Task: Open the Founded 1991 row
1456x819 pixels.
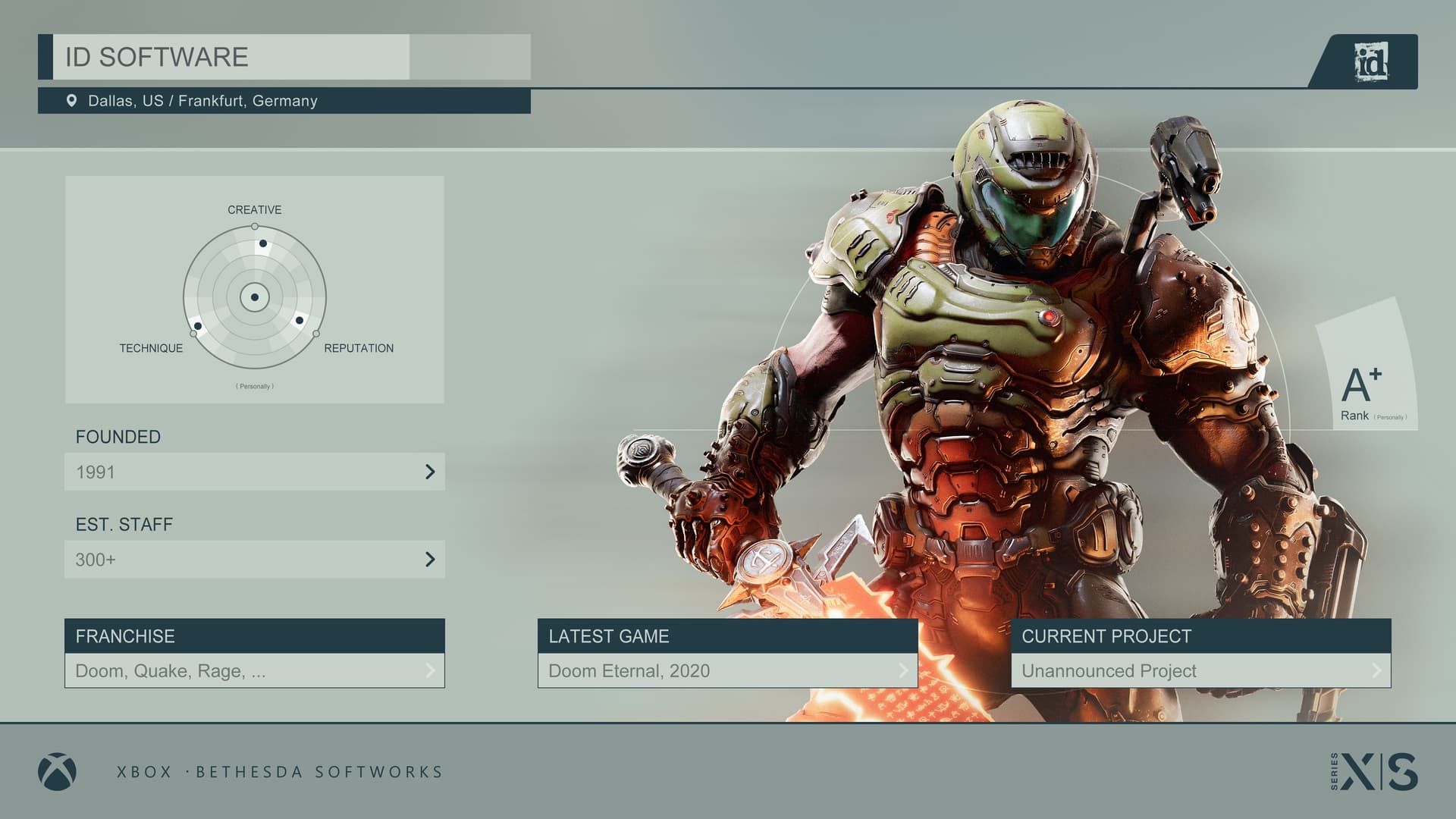Action: click(x=254, y=472)
